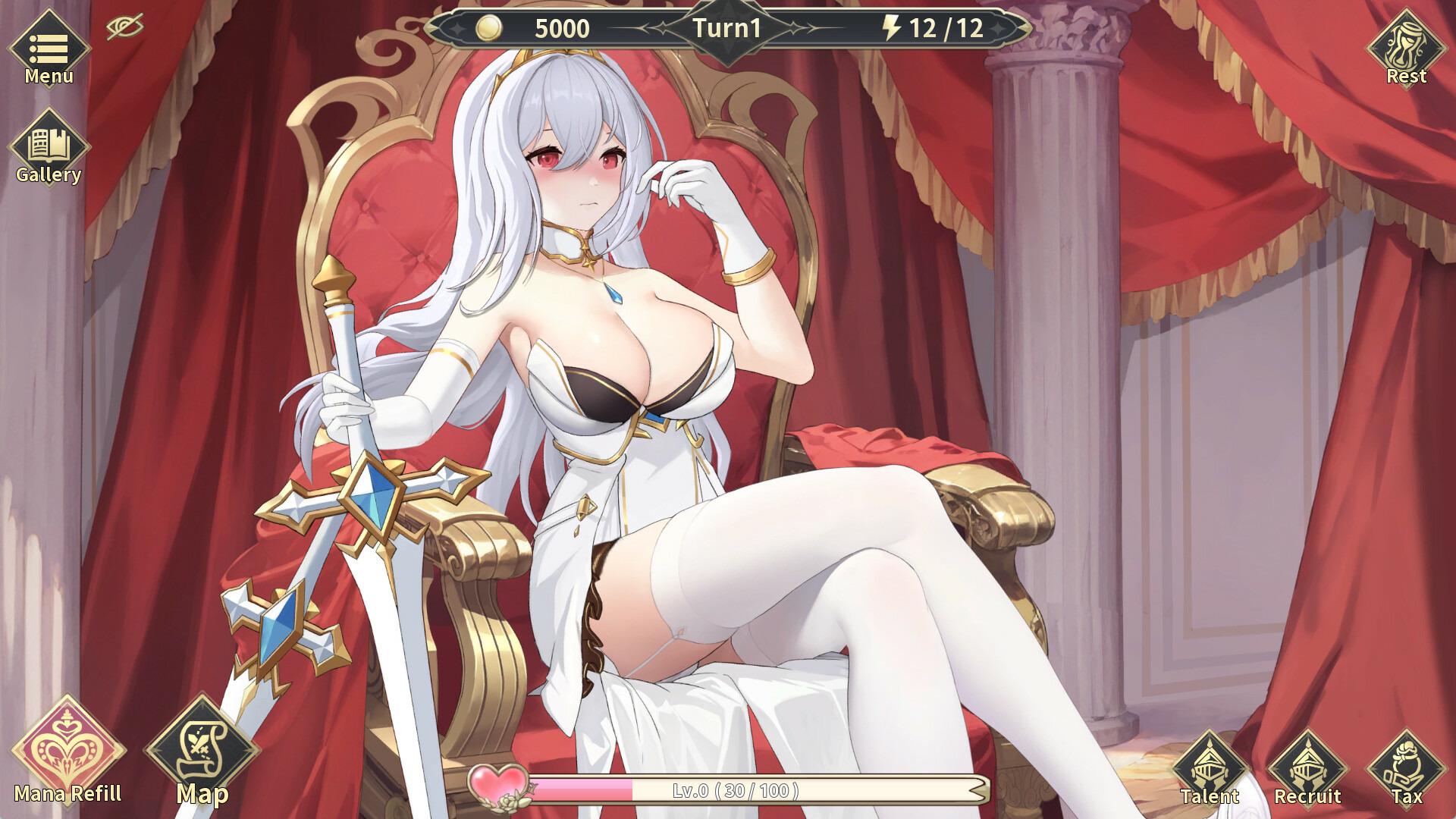The image size is (1456, 819).
Task: Hide the interface using the crossed-eye toggle
Action: click(126, 27)
